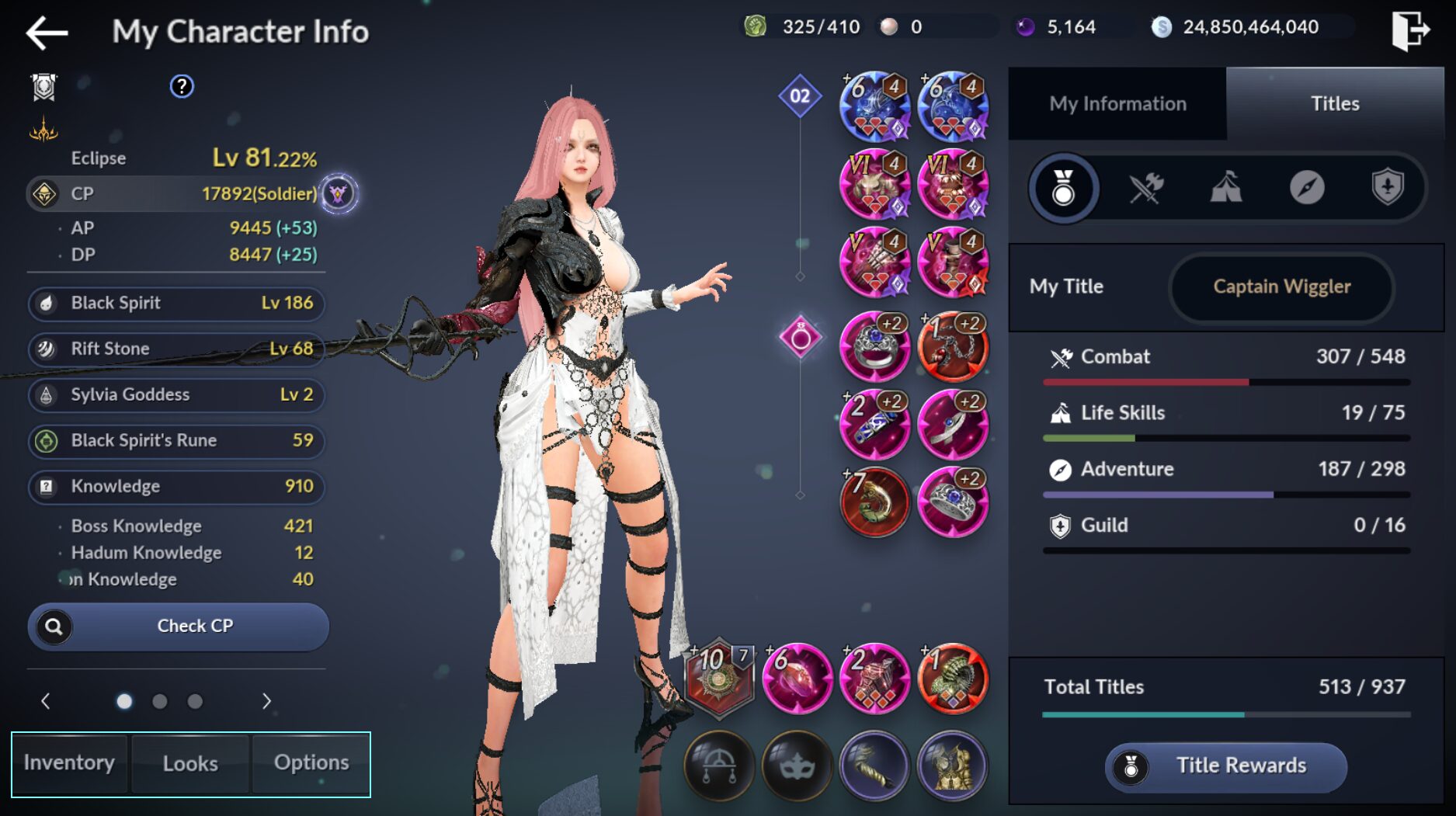1456x816 pixels.
Task: Choose the adventure compass title filter
Action: coord(1307,188)
